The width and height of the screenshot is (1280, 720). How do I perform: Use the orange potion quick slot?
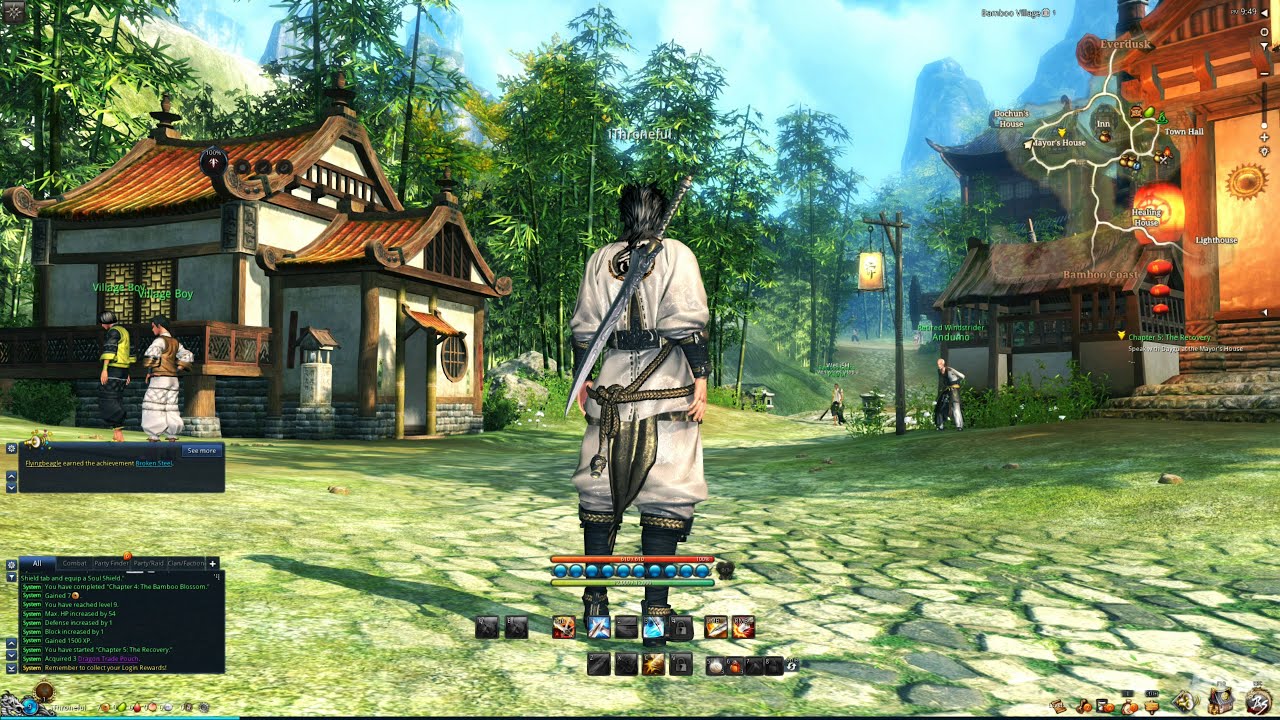coord(733,665)
